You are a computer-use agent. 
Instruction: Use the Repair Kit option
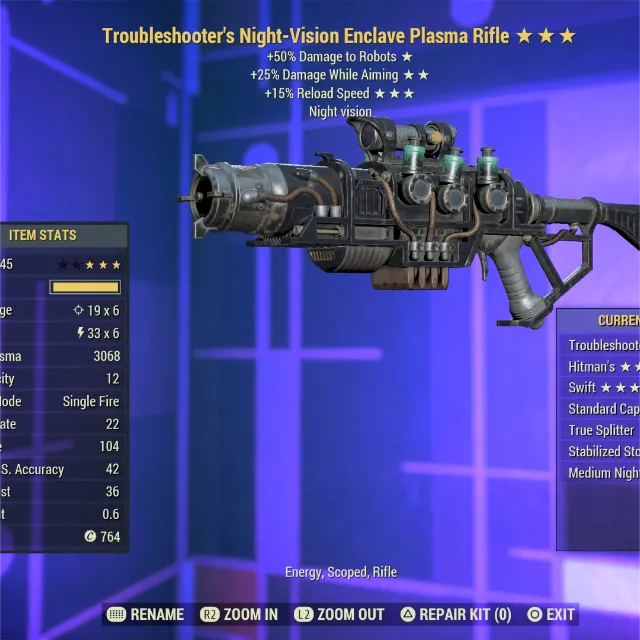point(455,614)
